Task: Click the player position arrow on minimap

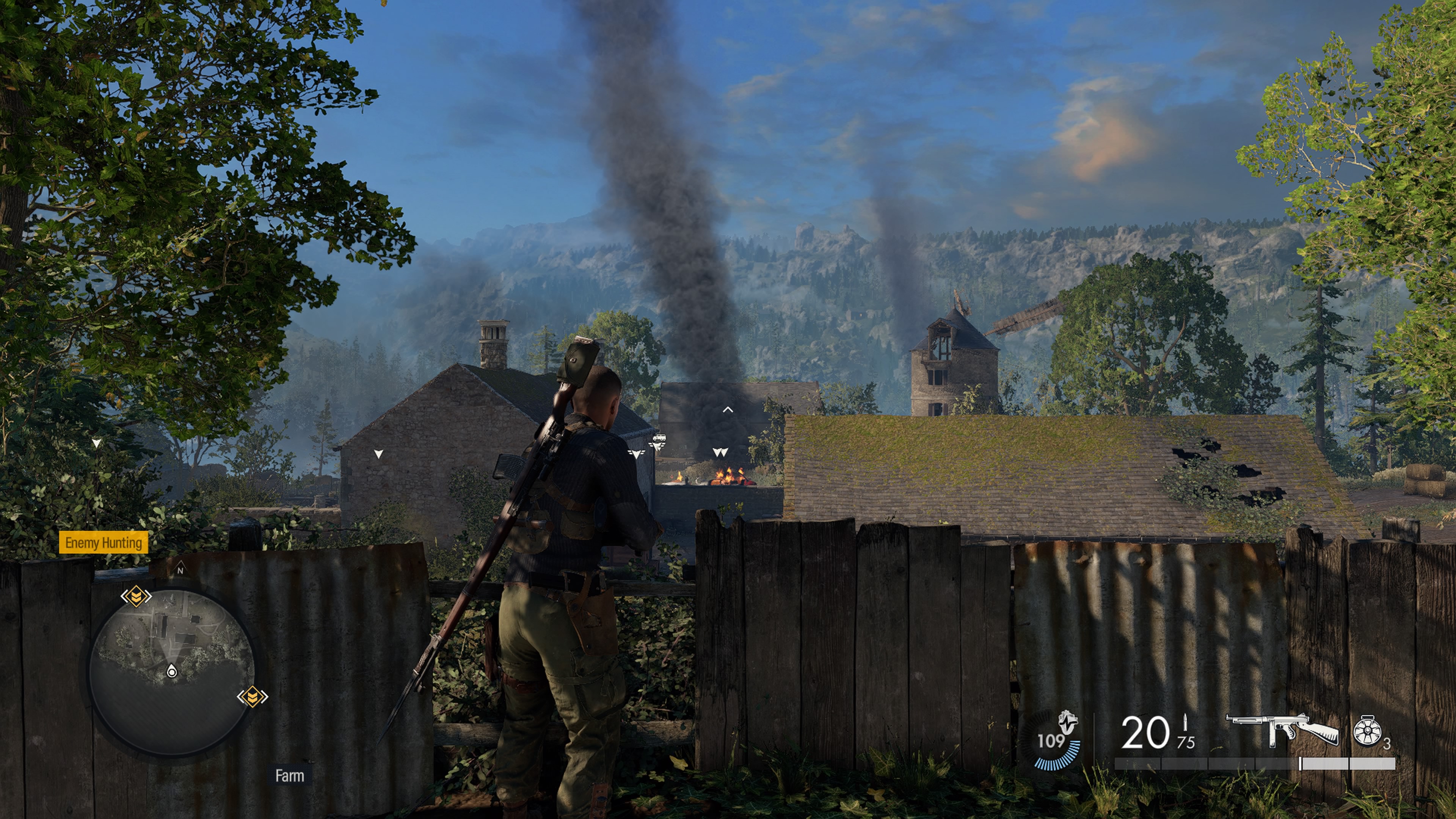Action: pos(172,672)
